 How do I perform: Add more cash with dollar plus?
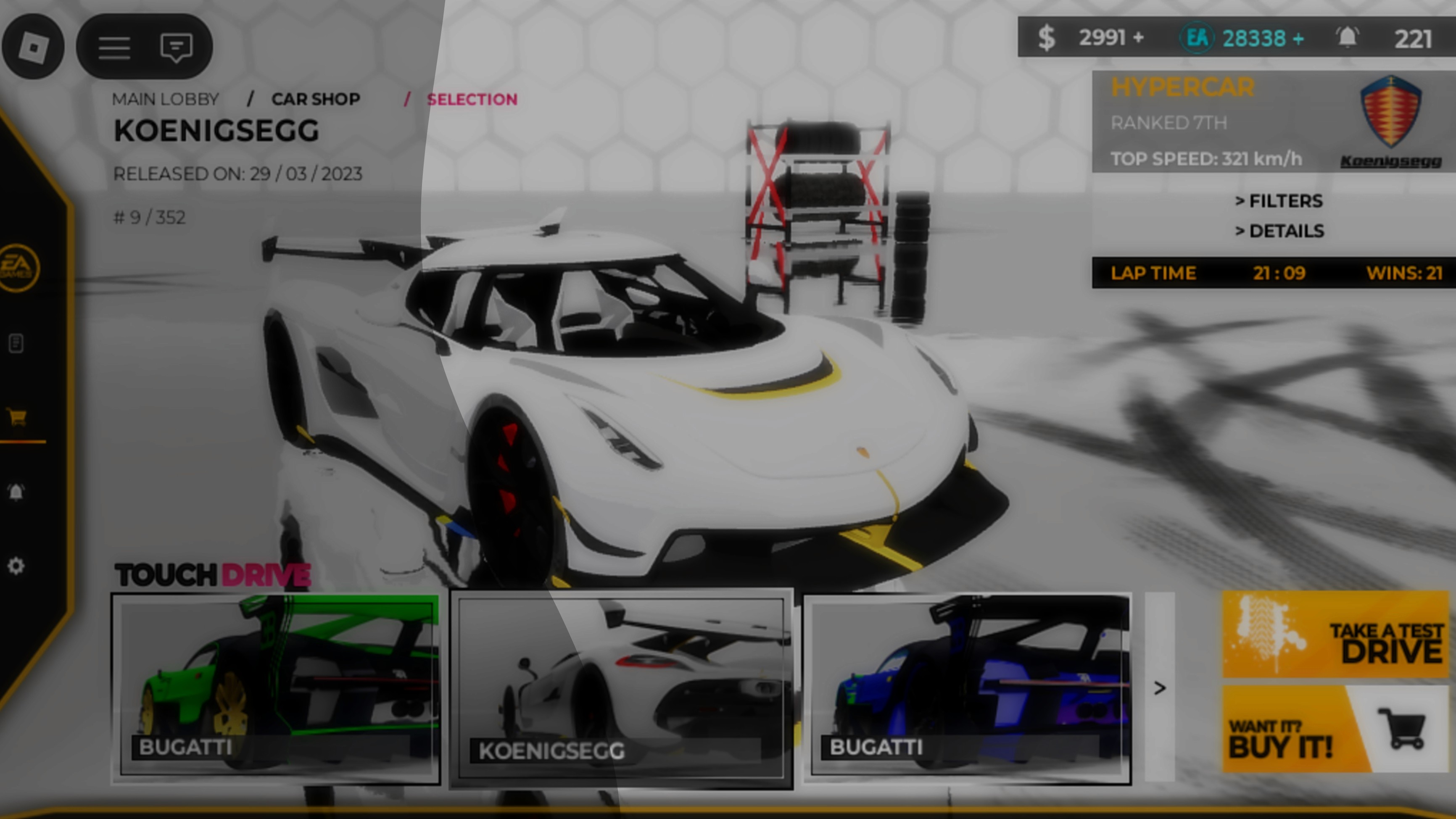(1138, 38)
